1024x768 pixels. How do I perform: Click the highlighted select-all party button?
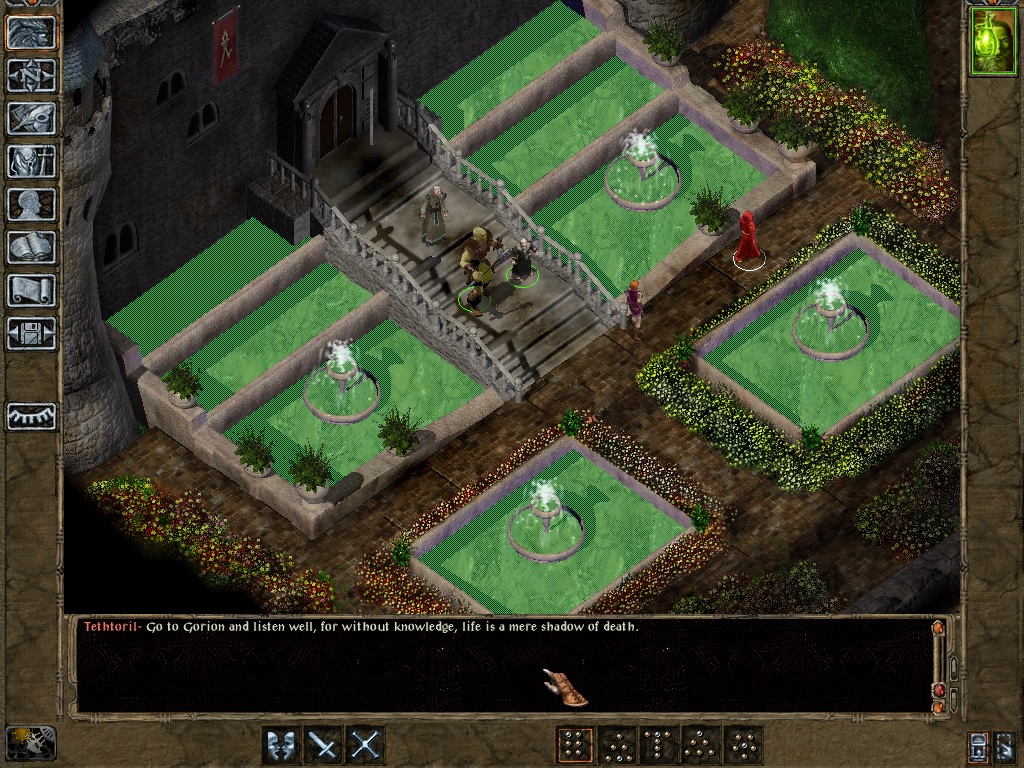[x=979, y=746]
